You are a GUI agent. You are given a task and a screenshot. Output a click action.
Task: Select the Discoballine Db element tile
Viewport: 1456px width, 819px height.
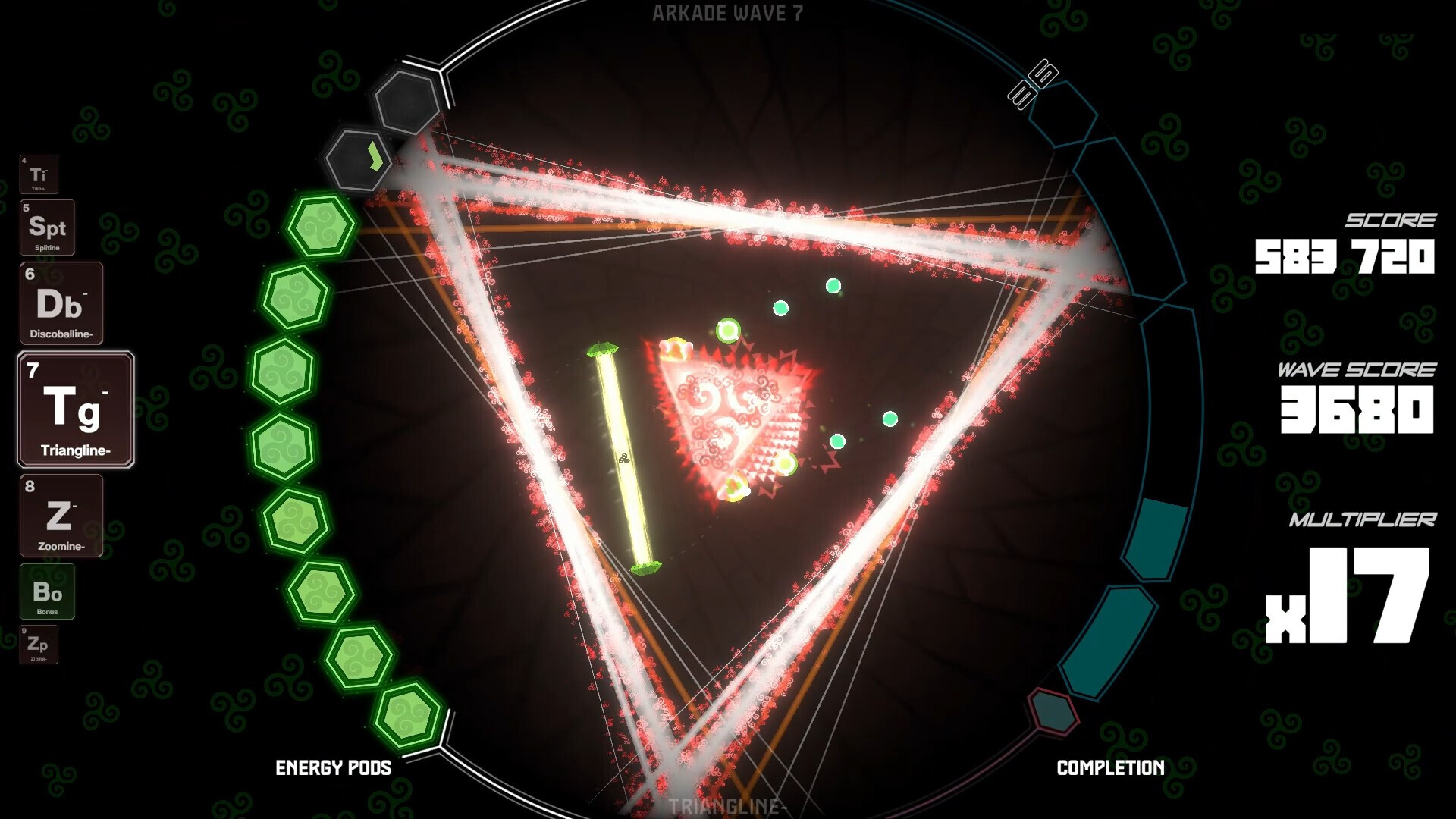tap(61, 303)
